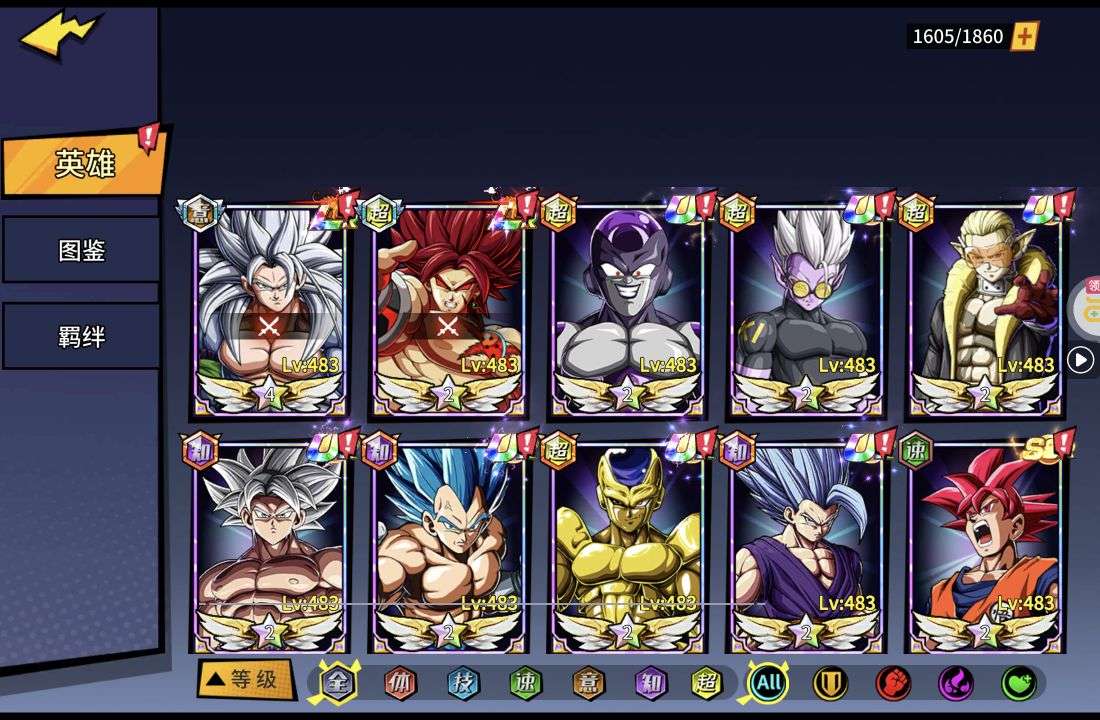The width and height of the screenshot is (1100, 720).
Task: Select the purple-helmeted grinning villain card
Action: [627, 305]
